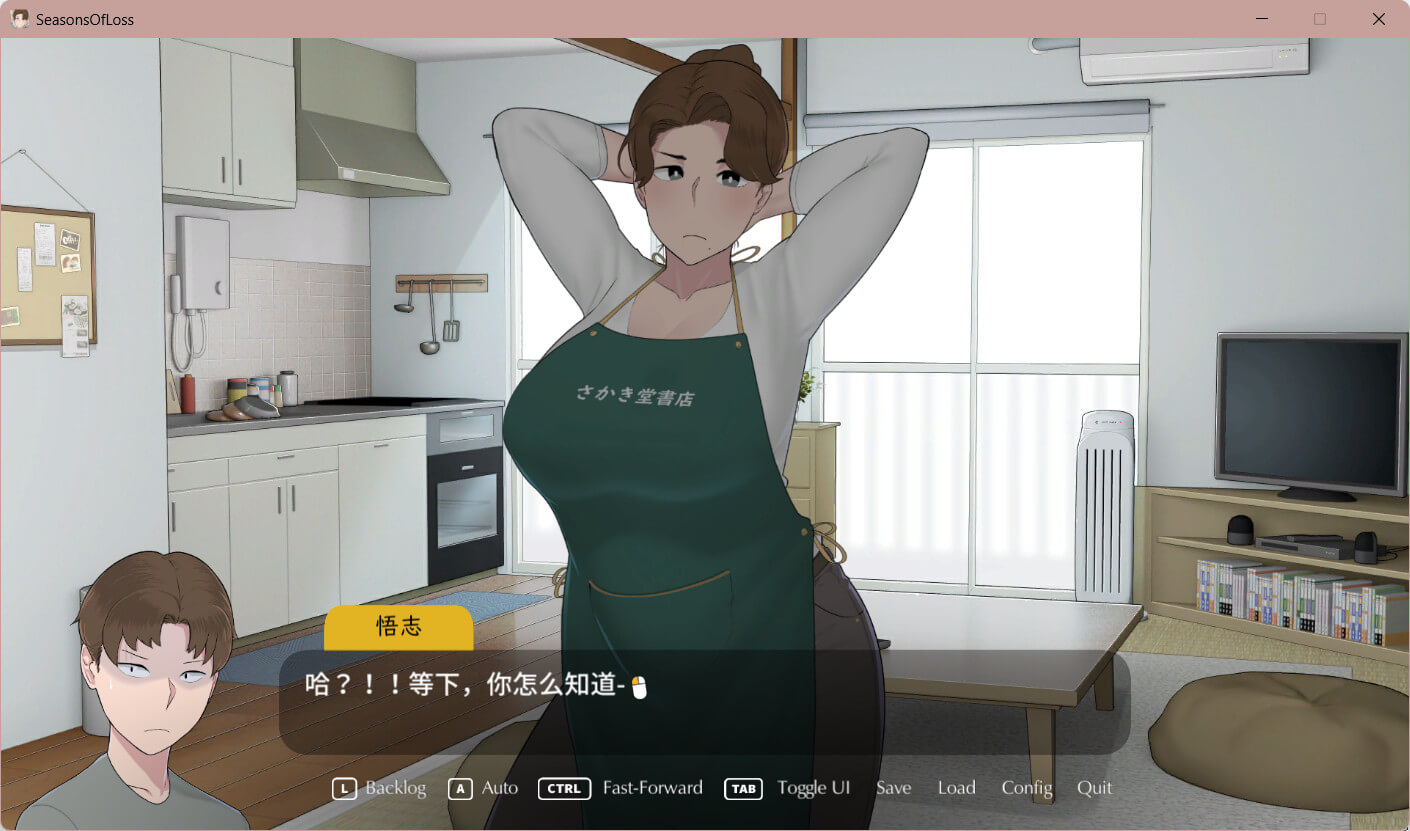Close the SeasonsOfLoss window

[x=1378, y=19]
